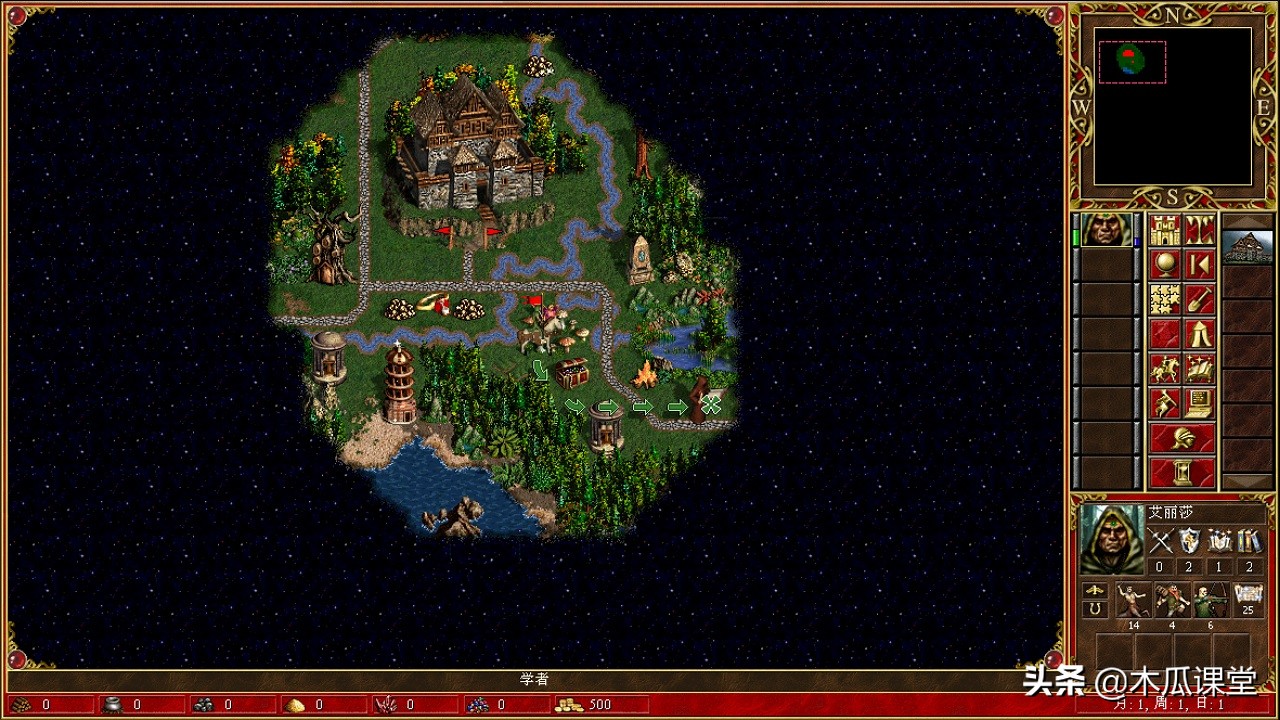Click the skip-back arrow button

click(x=1200, y=265)
